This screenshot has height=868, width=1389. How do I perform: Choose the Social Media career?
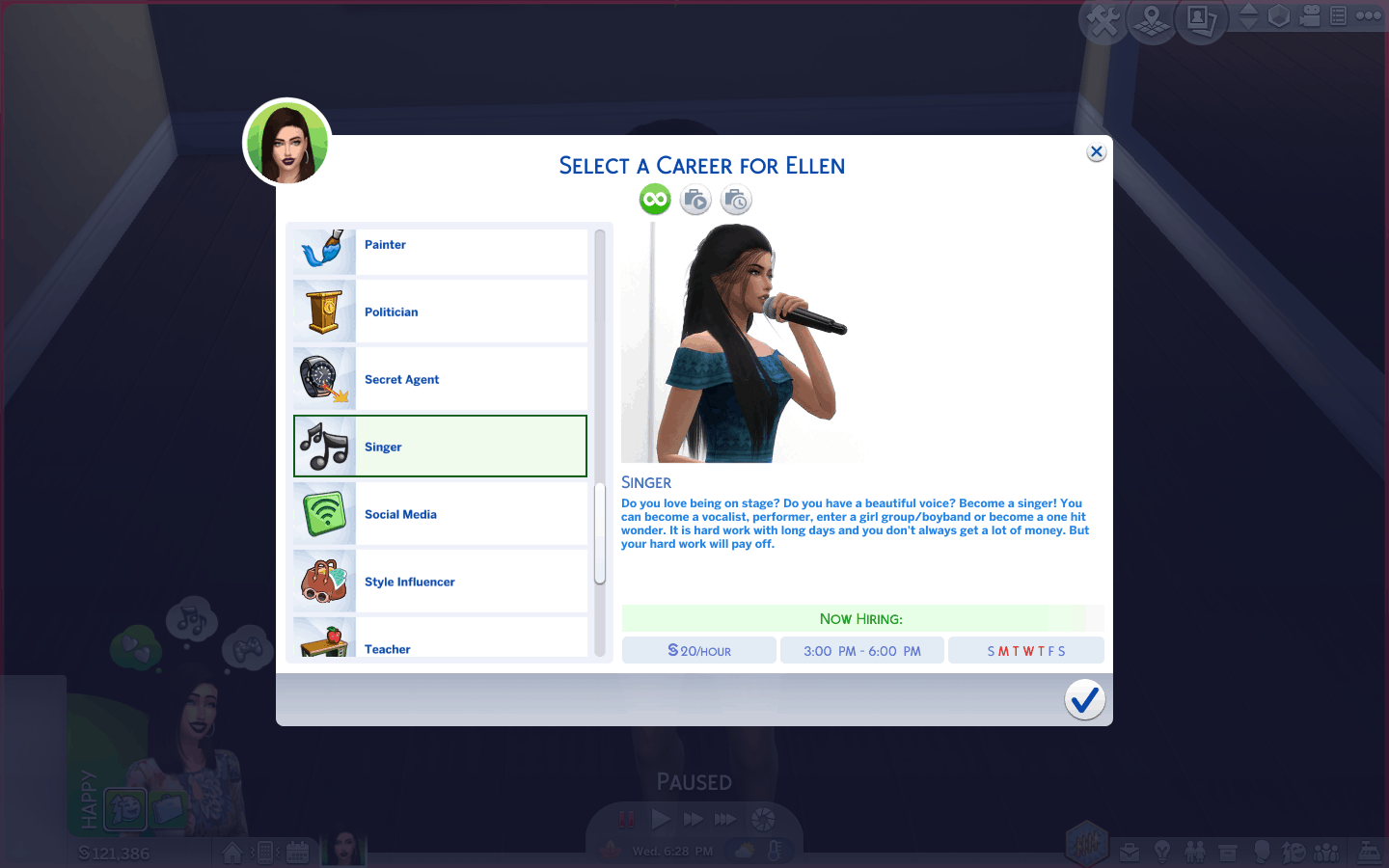(x=440, y=514)
